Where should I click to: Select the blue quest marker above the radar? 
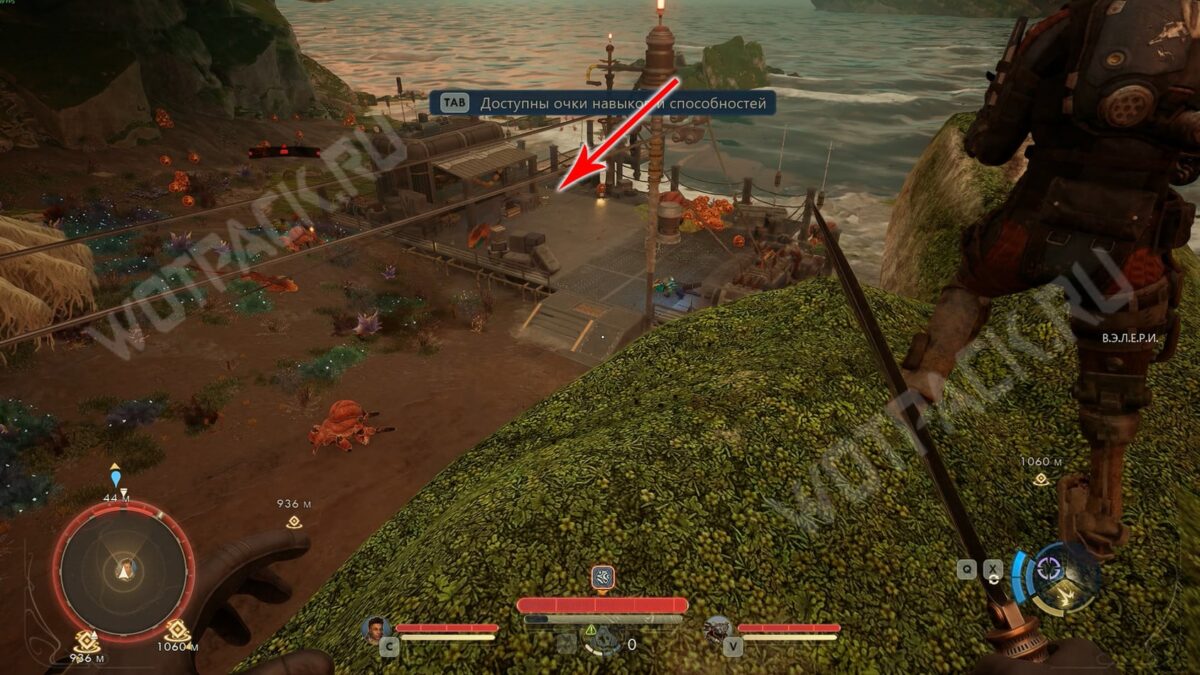pos(116,479)
